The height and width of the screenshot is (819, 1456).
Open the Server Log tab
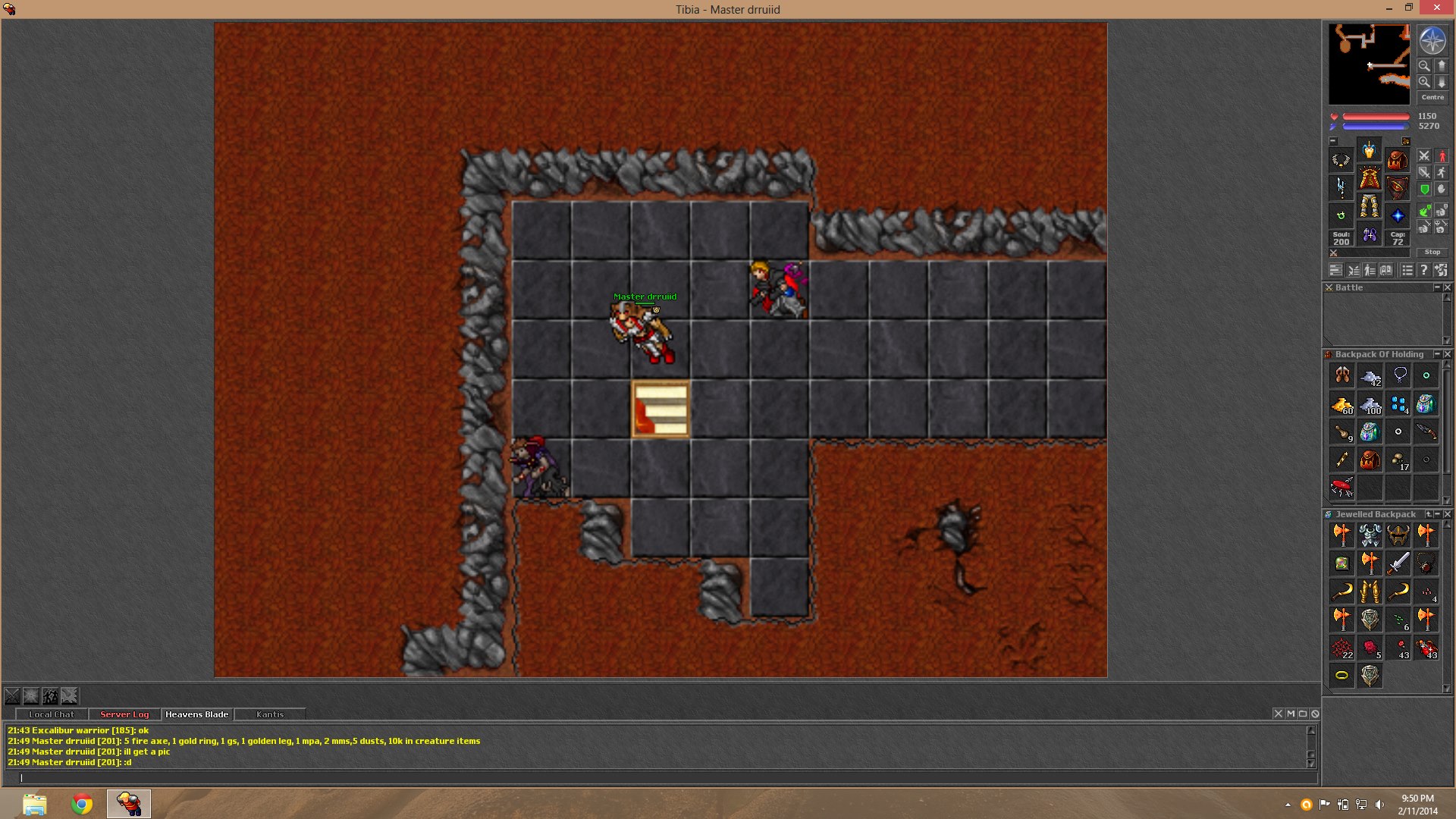click(x=124, y=714)
